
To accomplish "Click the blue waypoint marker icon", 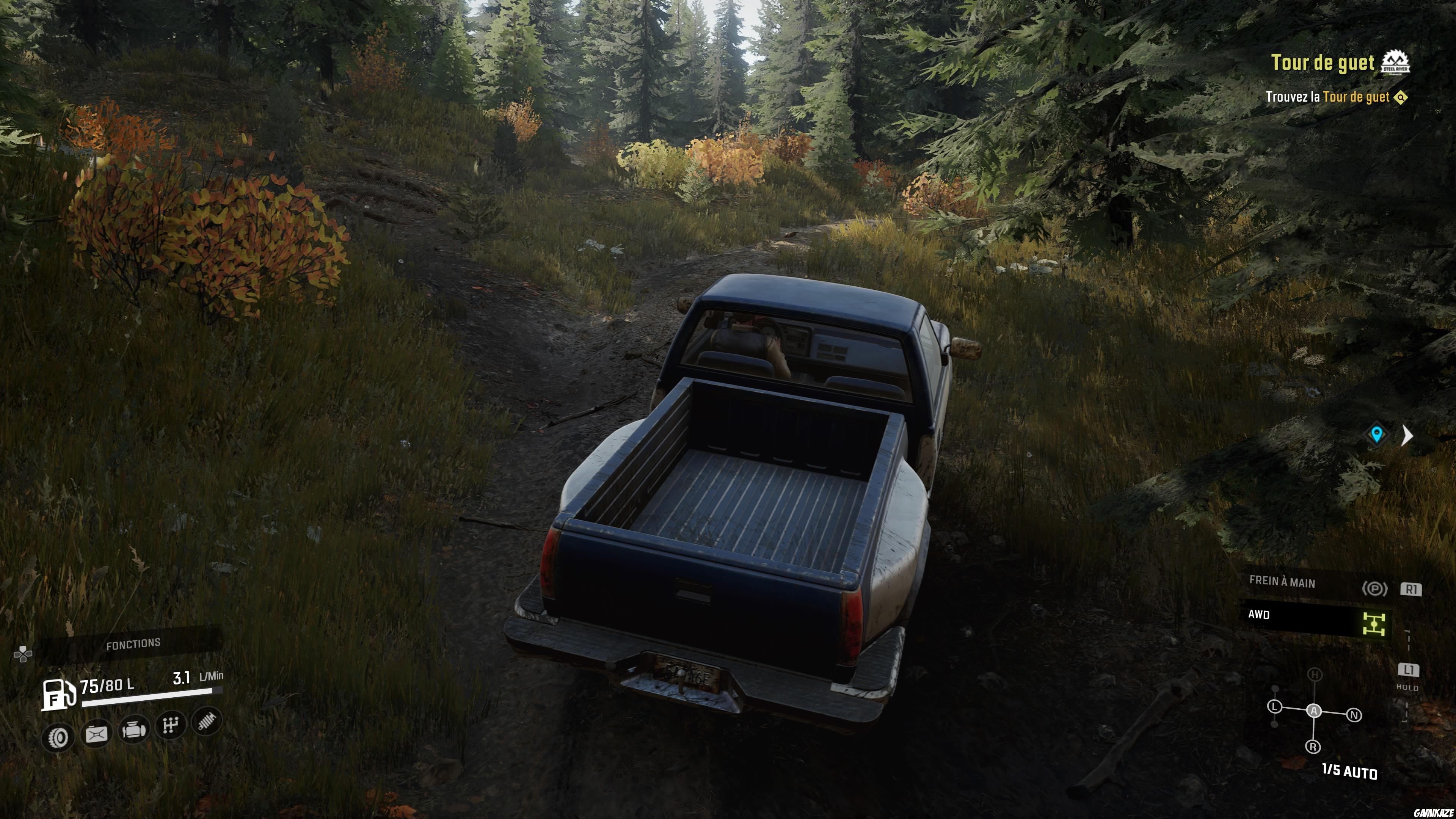I will tap(1376, 434).
